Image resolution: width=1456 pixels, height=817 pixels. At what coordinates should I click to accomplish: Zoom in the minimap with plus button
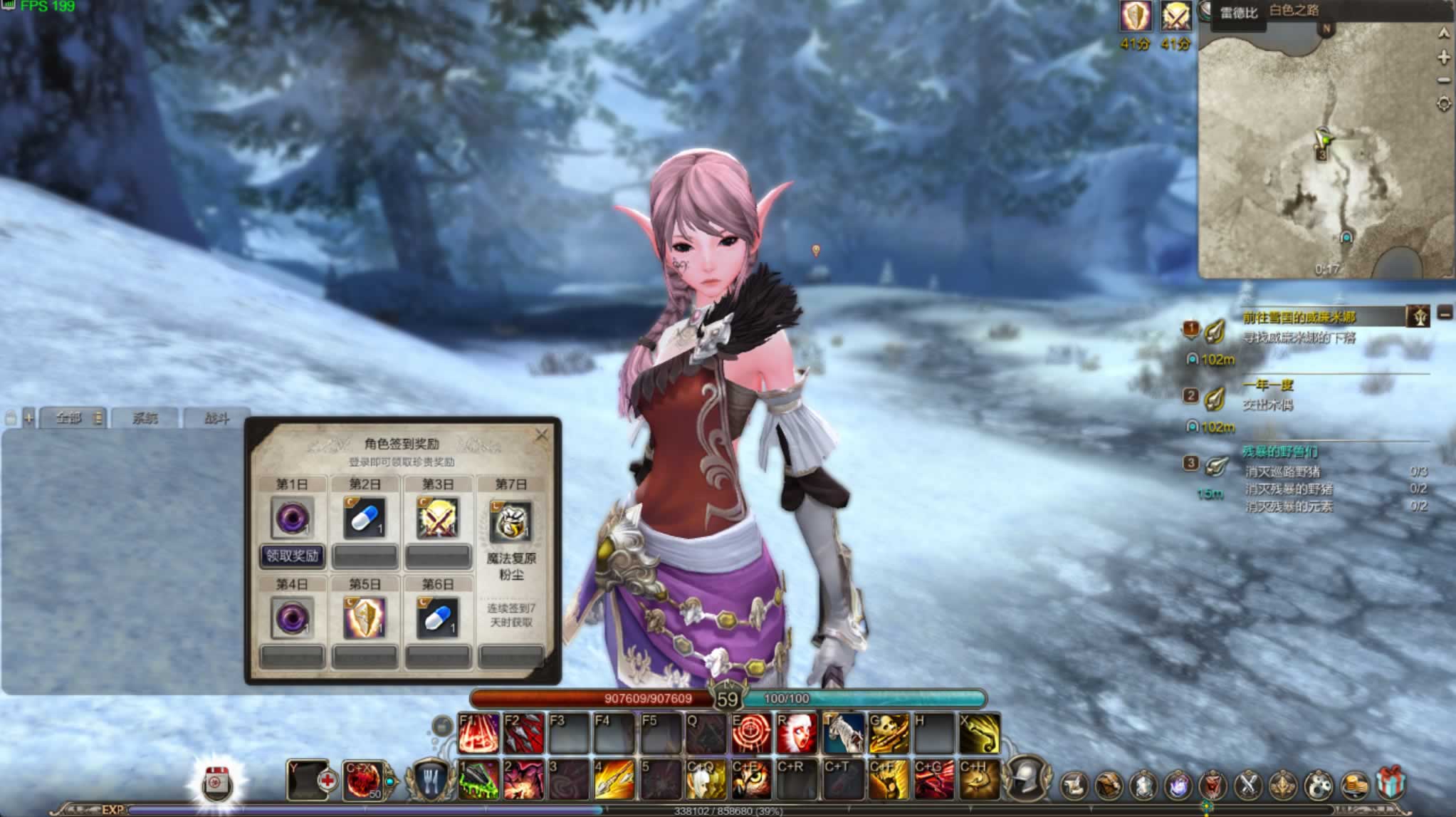click(1443, 57)
